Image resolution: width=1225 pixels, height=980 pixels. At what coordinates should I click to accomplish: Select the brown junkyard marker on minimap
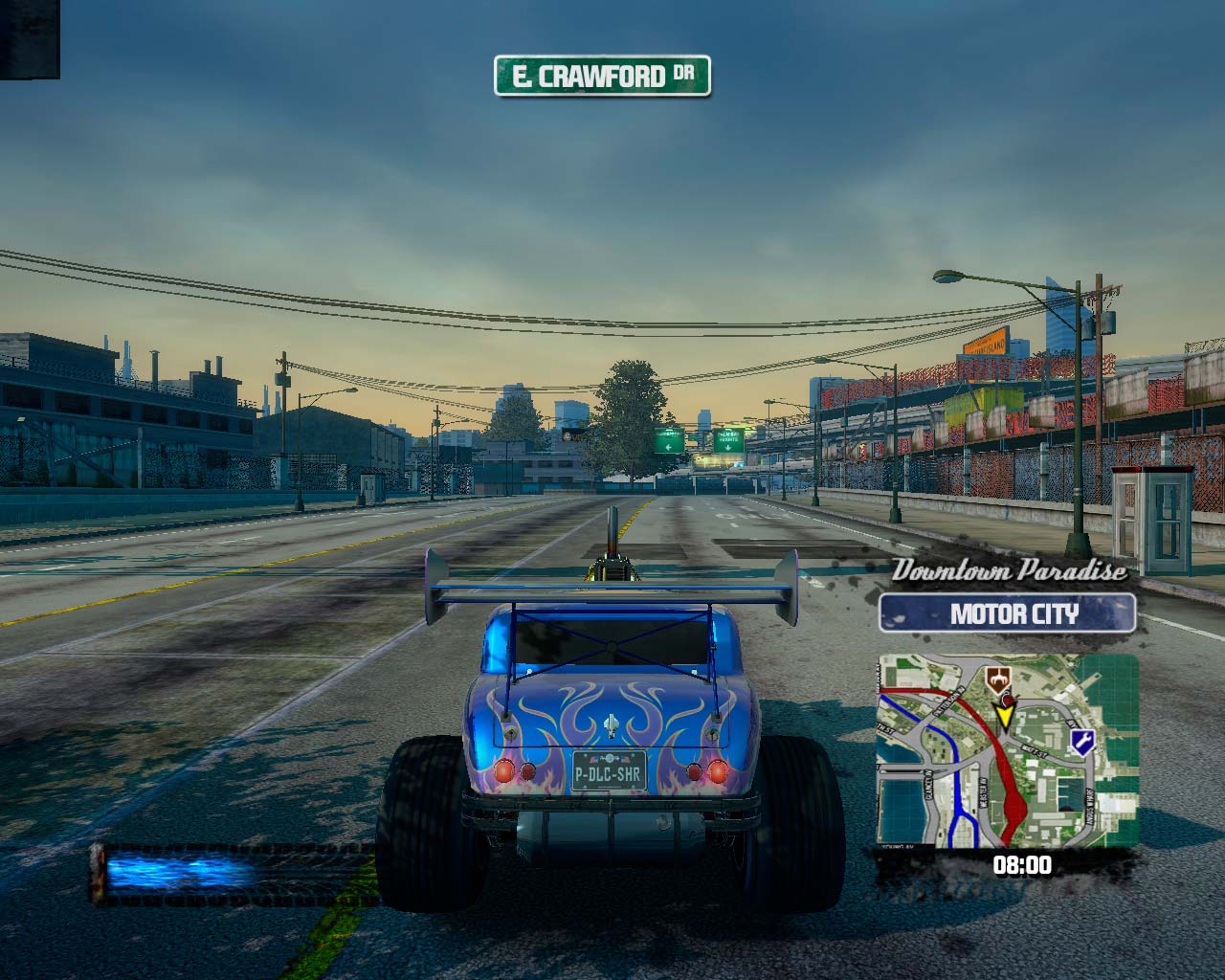1000,680
